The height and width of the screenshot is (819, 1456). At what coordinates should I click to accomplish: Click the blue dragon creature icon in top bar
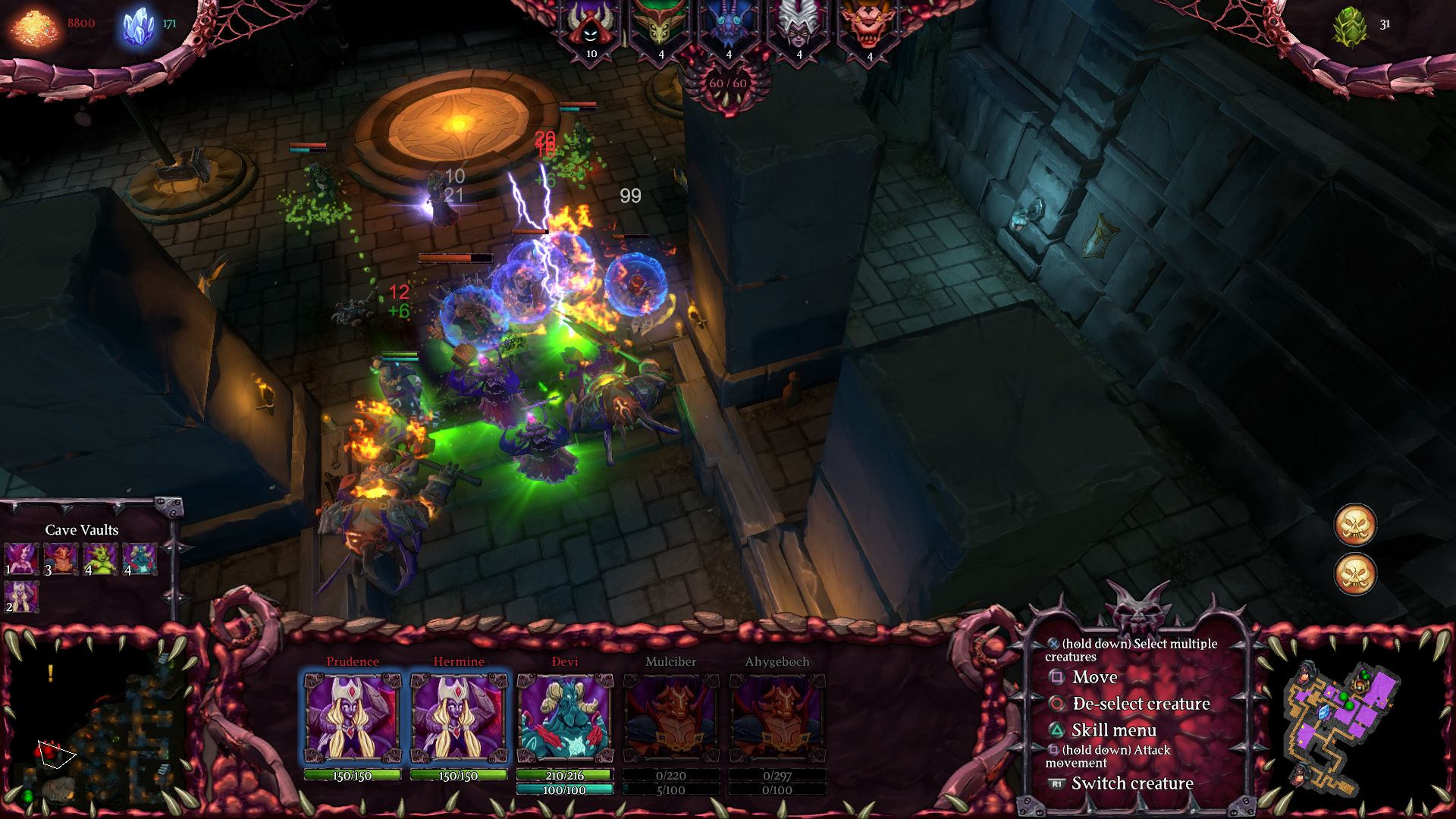728,21
